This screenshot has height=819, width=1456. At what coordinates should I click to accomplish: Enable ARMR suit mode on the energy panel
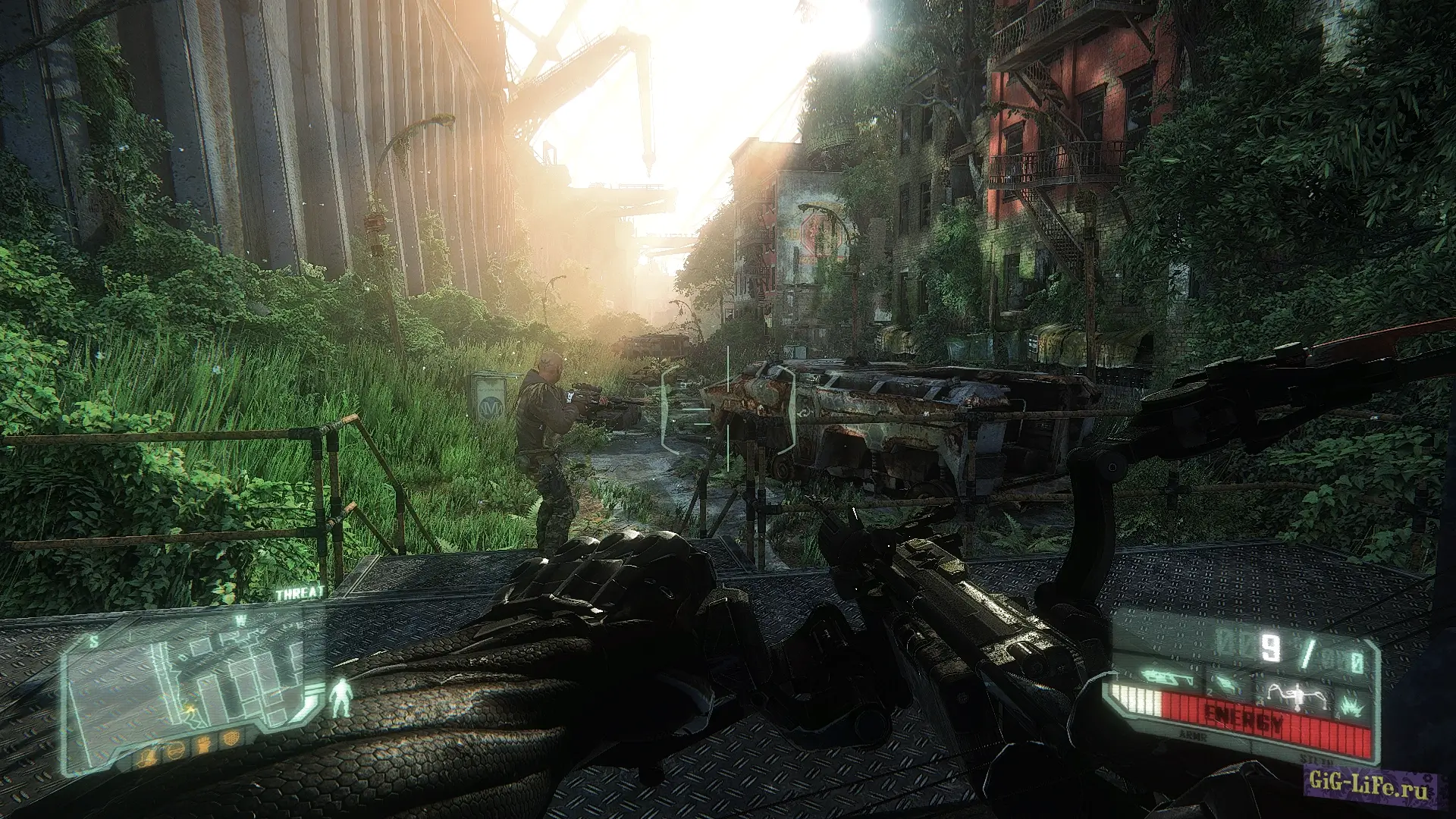click(1194, 735)
